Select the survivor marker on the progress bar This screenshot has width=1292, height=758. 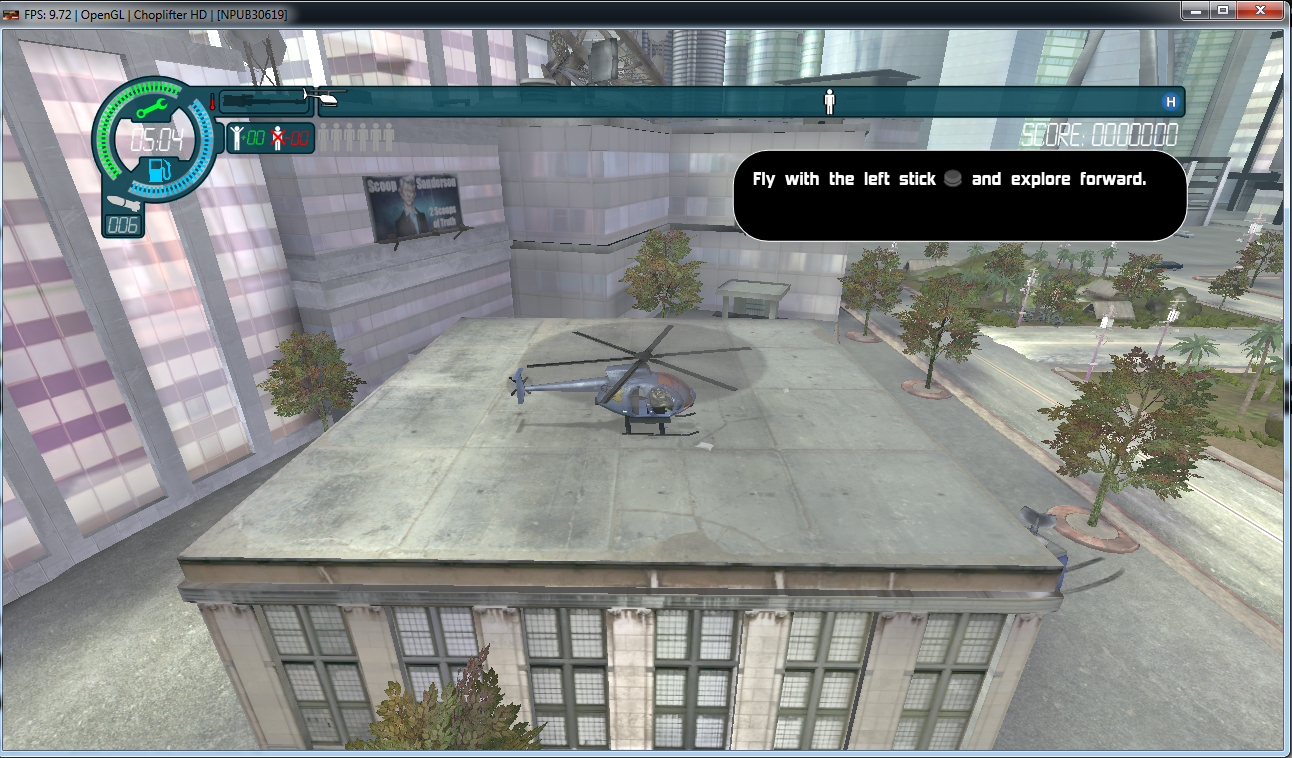829,101
